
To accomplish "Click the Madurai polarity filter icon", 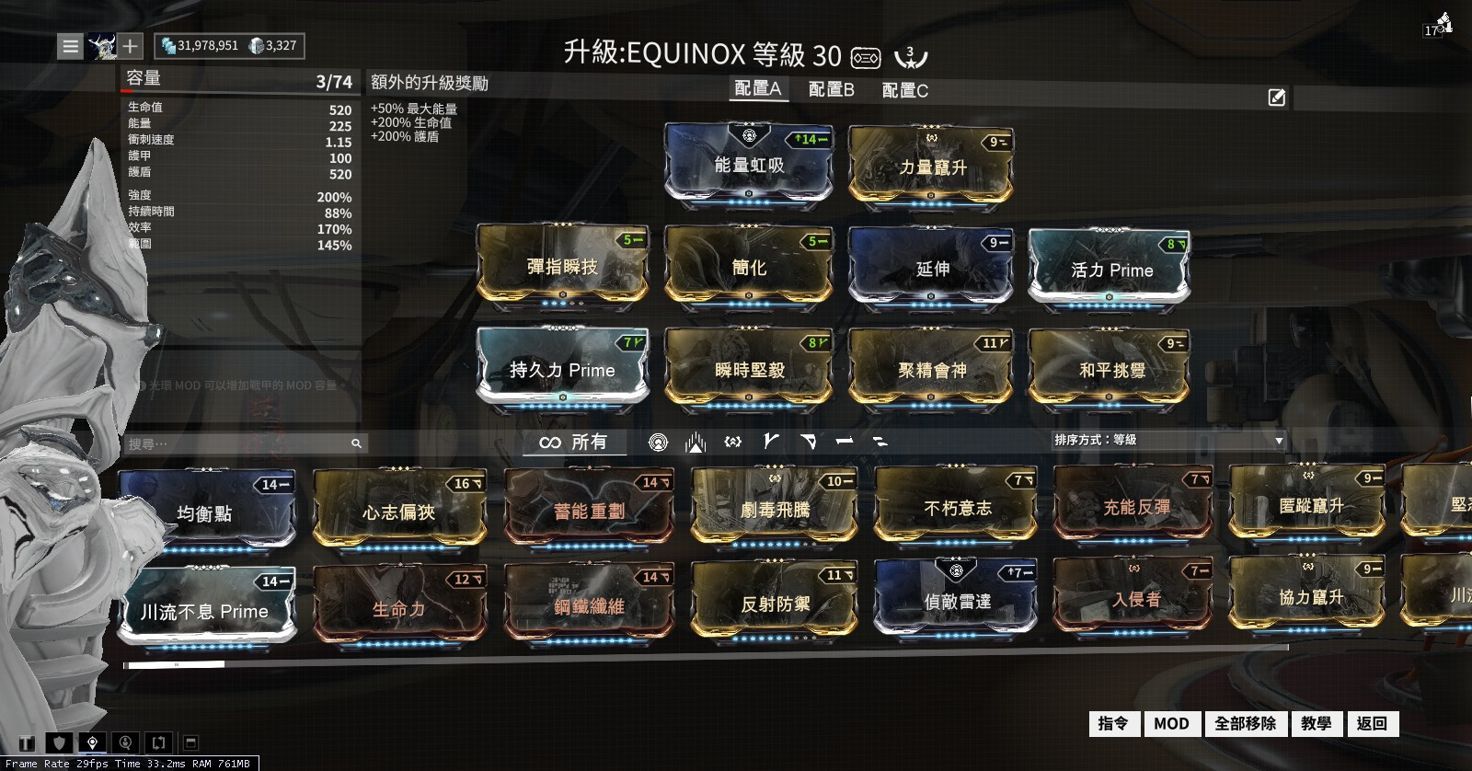I will [x=770, y=441].
